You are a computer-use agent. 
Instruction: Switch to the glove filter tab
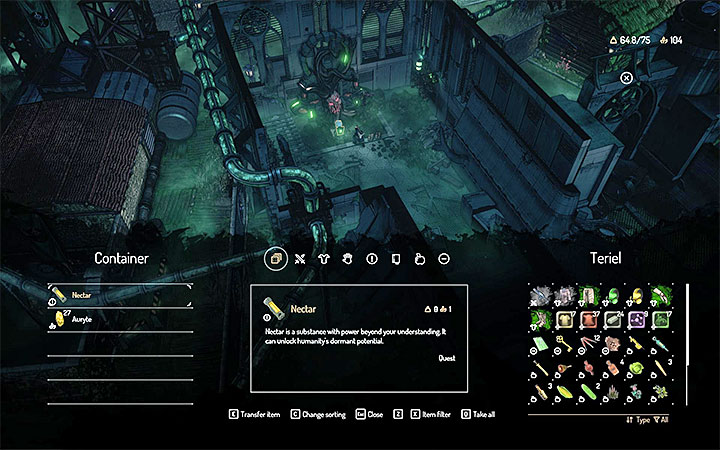click(x=347, y=258)
